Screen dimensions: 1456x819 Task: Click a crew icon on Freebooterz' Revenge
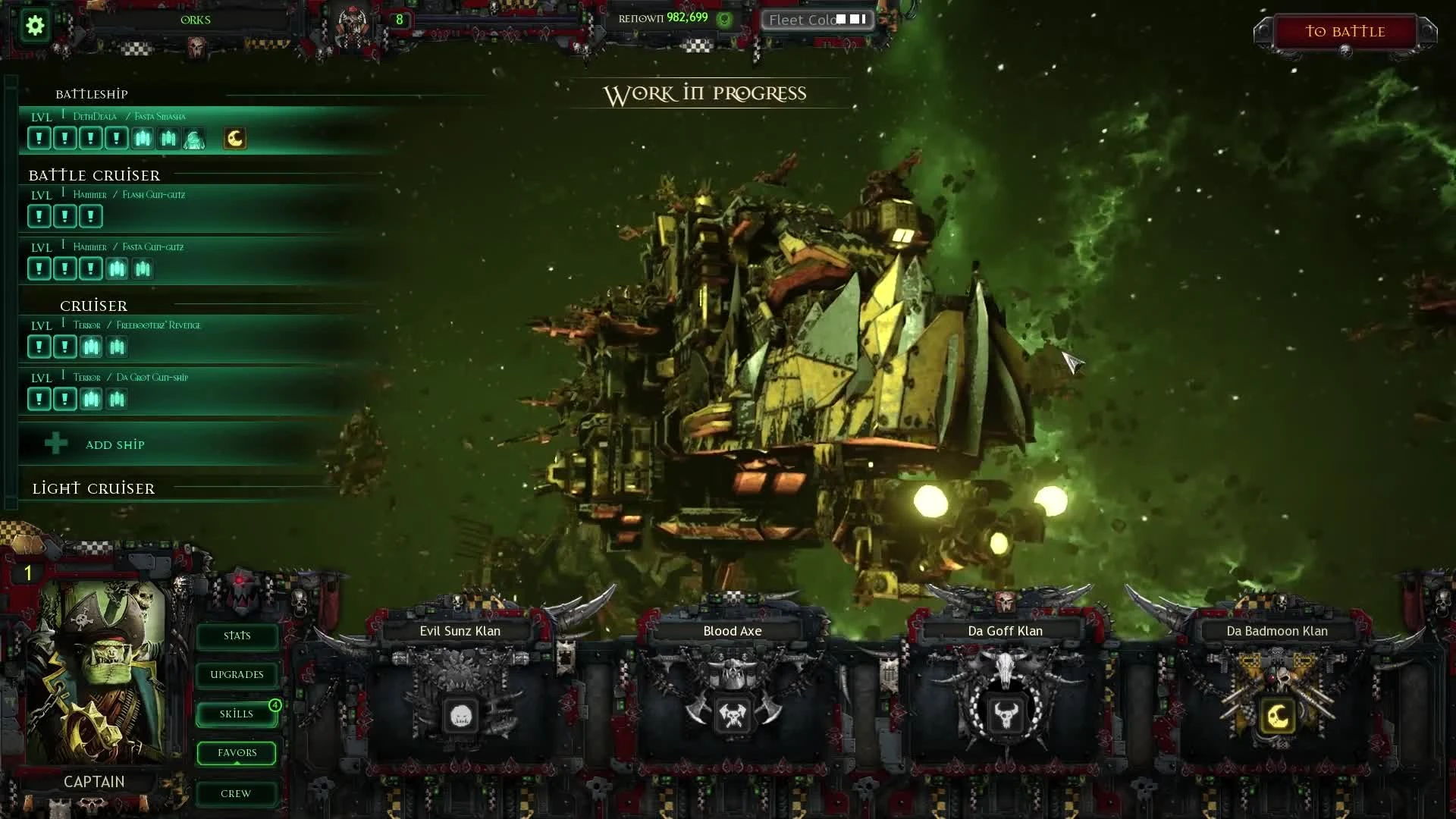pos(91,347)
